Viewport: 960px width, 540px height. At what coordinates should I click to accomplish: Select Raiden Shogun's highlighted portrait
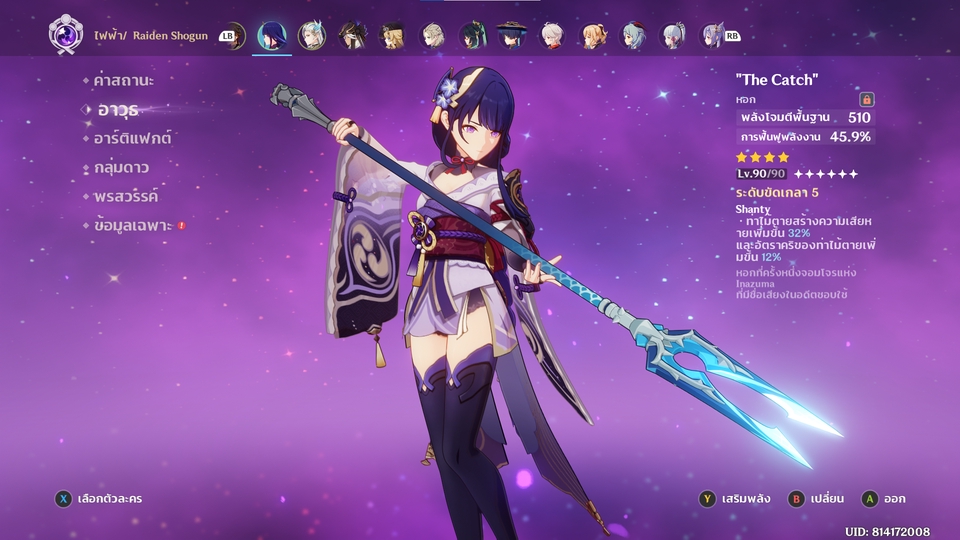click(x=271, y=36)
